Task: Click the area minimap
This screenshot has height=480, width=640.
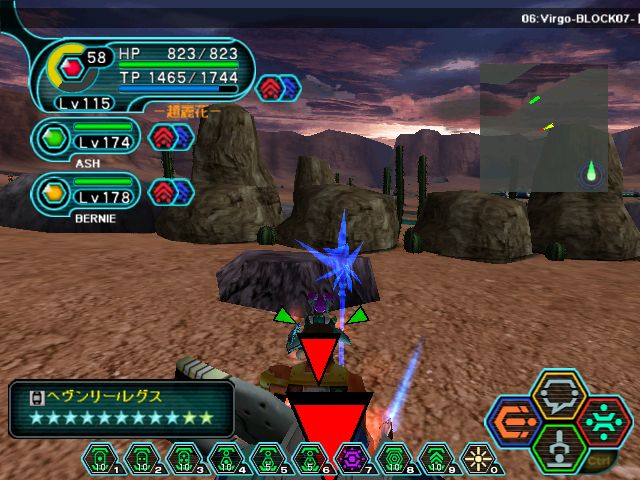Action: click(x=543, y=128)
